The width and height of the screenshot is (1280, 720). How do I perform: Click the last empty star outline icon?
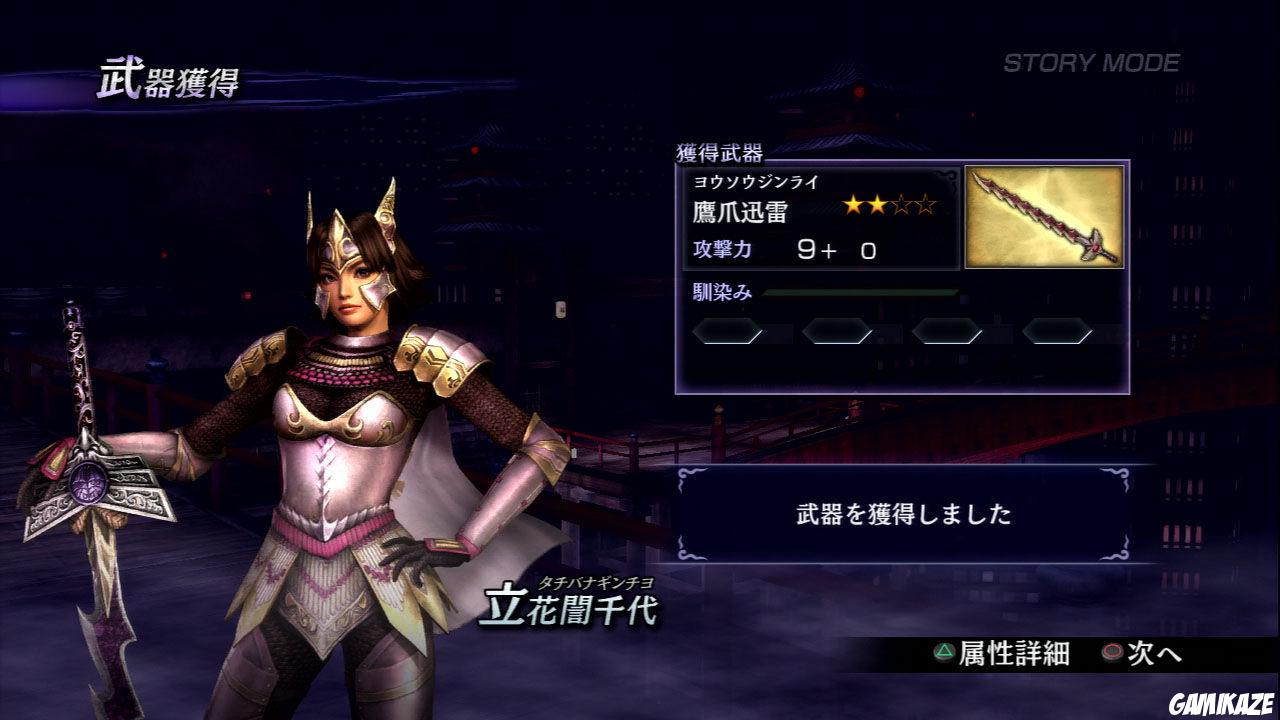925,204
